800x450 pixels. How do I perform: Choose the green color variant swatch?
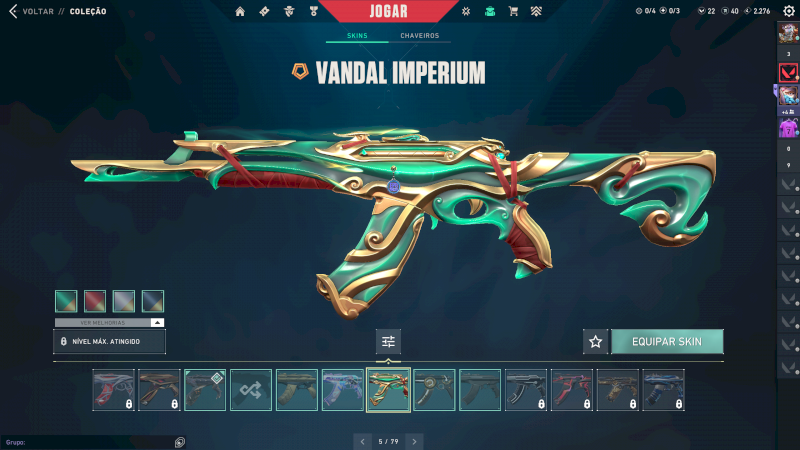coord(66,301)
